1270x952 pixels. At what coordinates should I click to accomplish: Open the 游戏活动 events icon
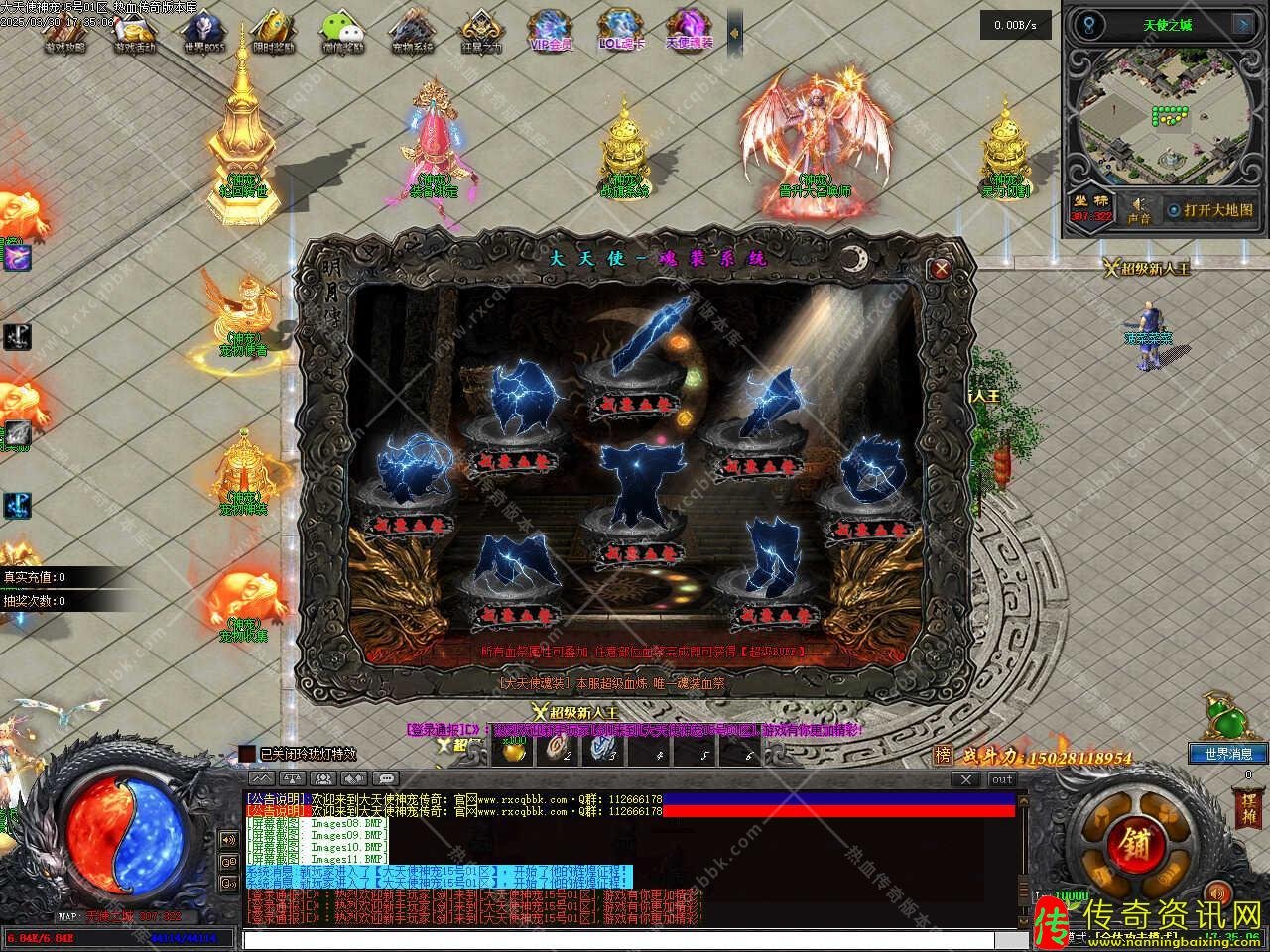click(135, 31)
